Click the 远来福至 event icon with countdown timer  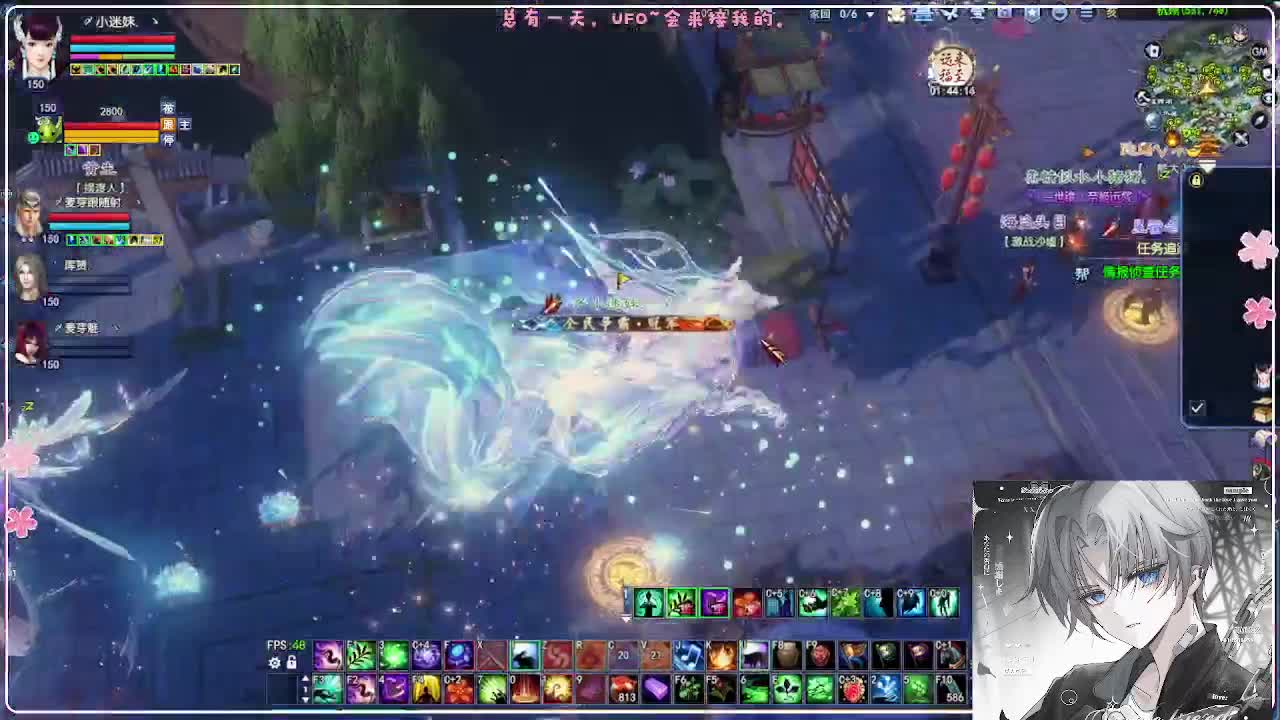point(950,66)
